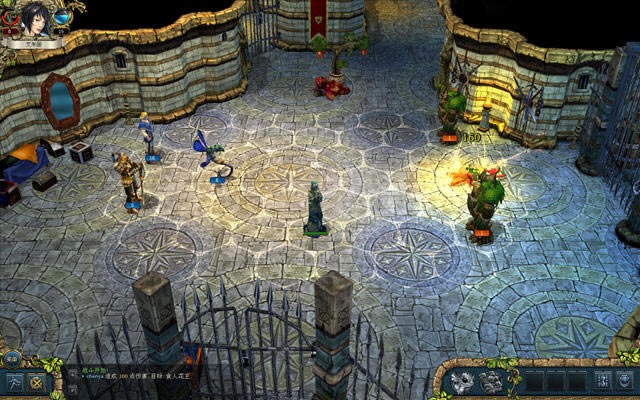Activate the second grey stone skill icon
The width and height of the screenshot is (640, 400).
click(491, 381)
